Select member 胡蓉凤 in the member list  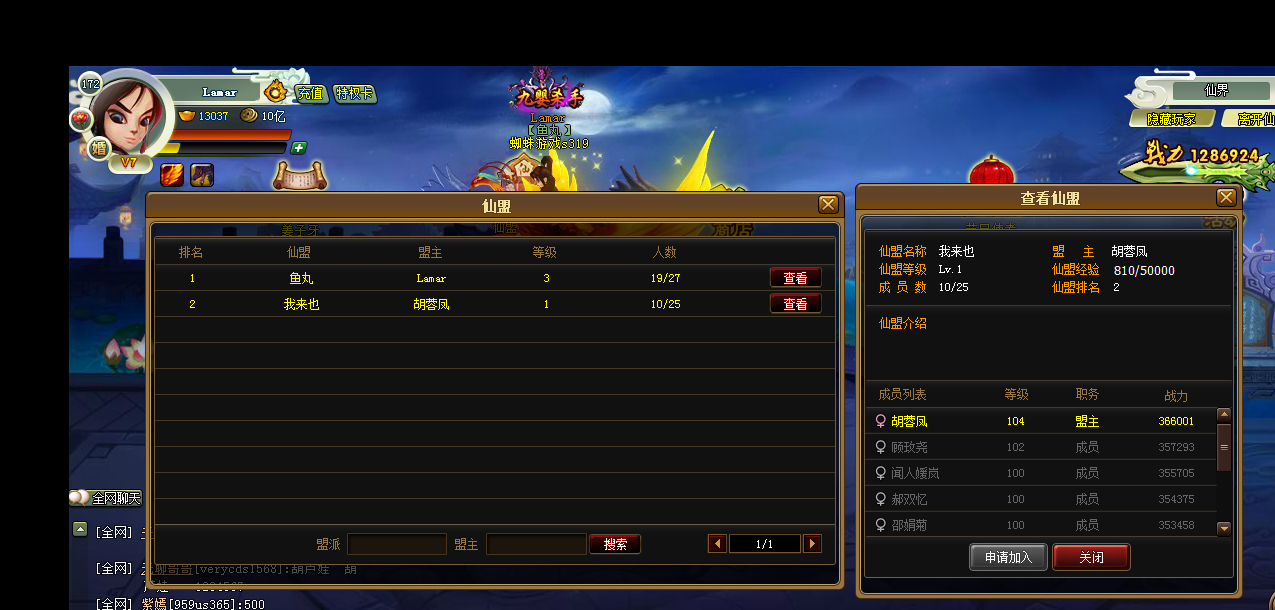pyautogui.click(x=909, y=421)
